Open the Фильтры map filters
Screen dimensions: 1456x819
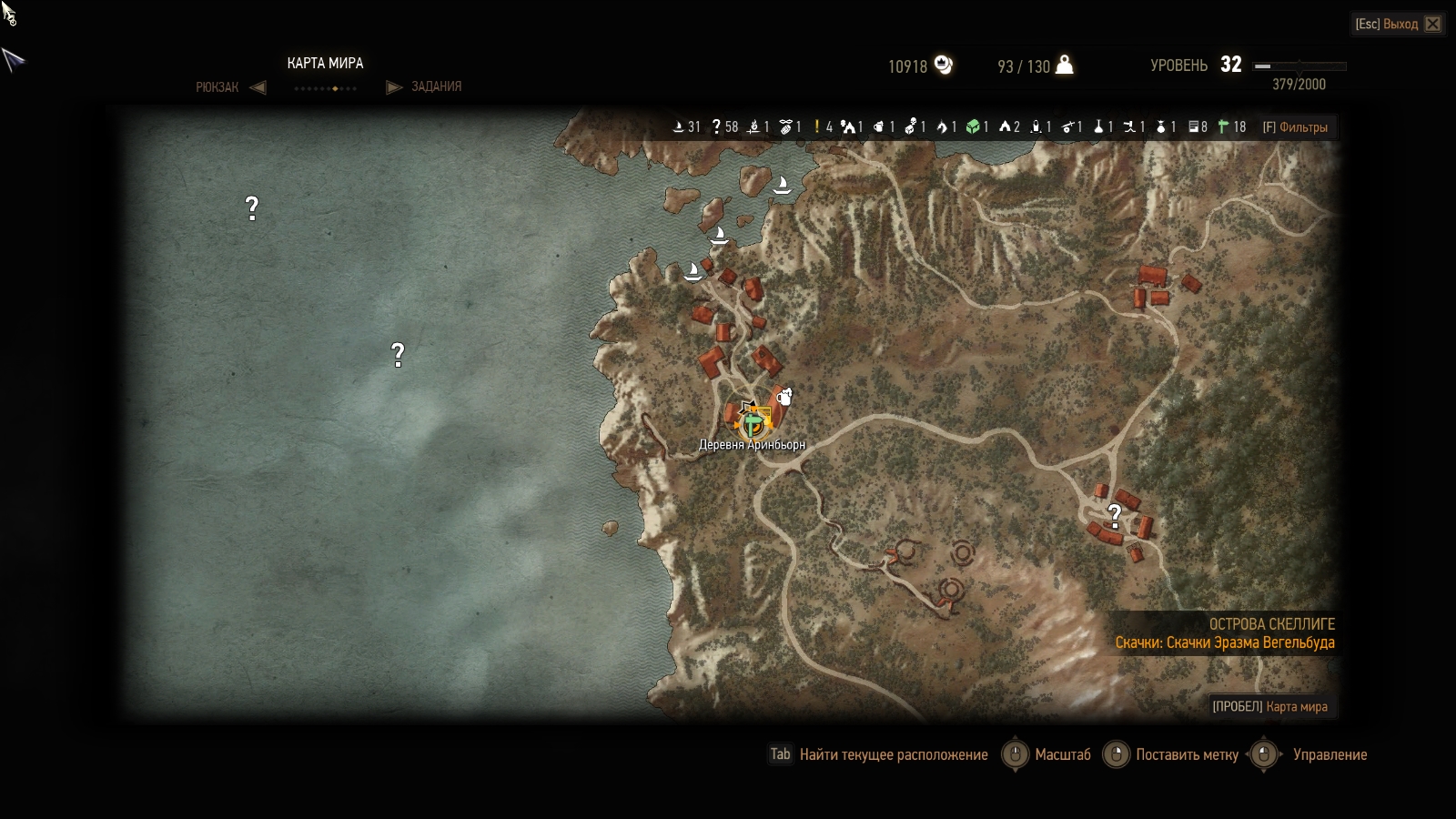(x=1295, y=127)
